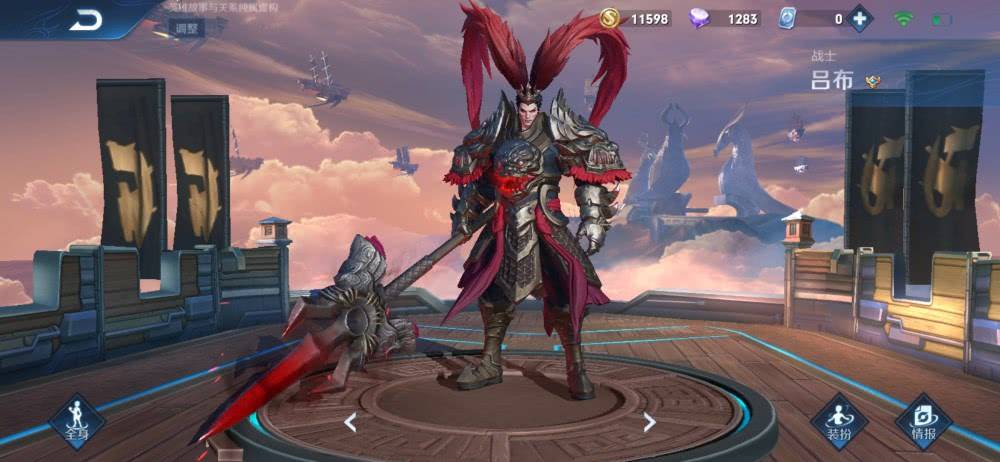Open the 全身 full-body view
This screenshot has height=462, width=1000.
coord(77,420)
